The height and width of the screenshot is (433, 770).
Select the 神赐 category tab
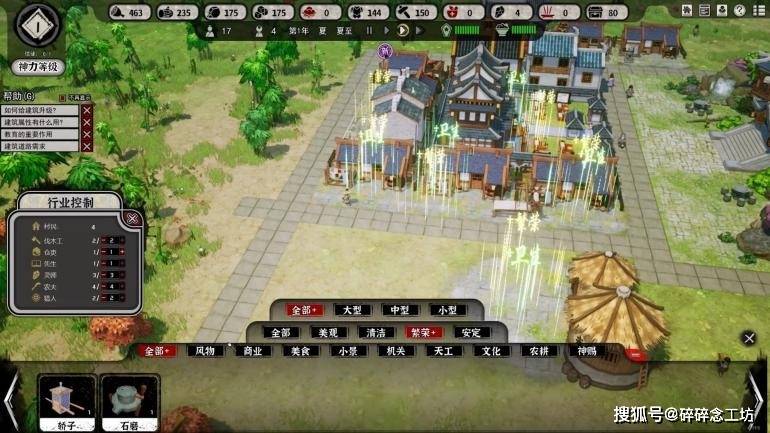click(x=586, y=351)
